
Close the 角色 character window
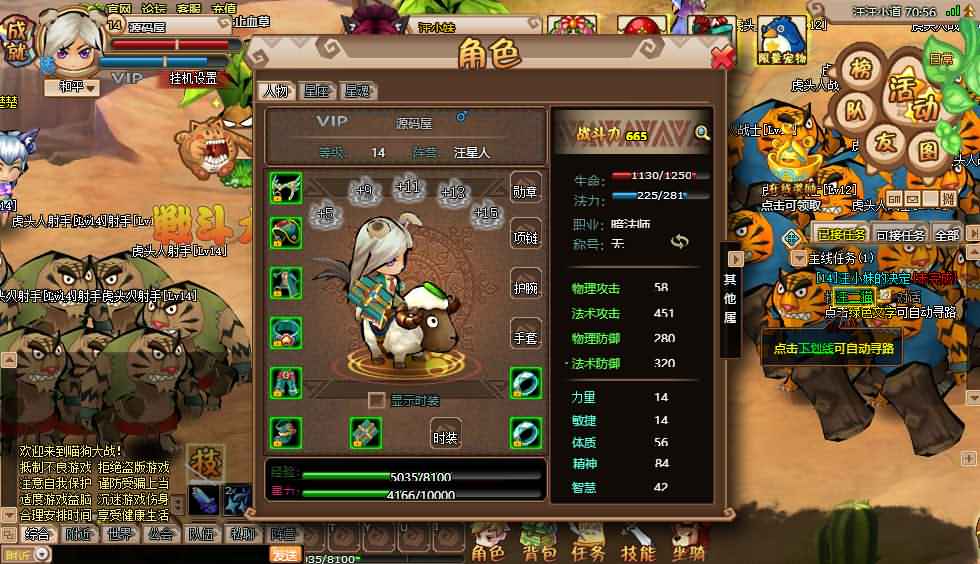(x=722, y=57)
